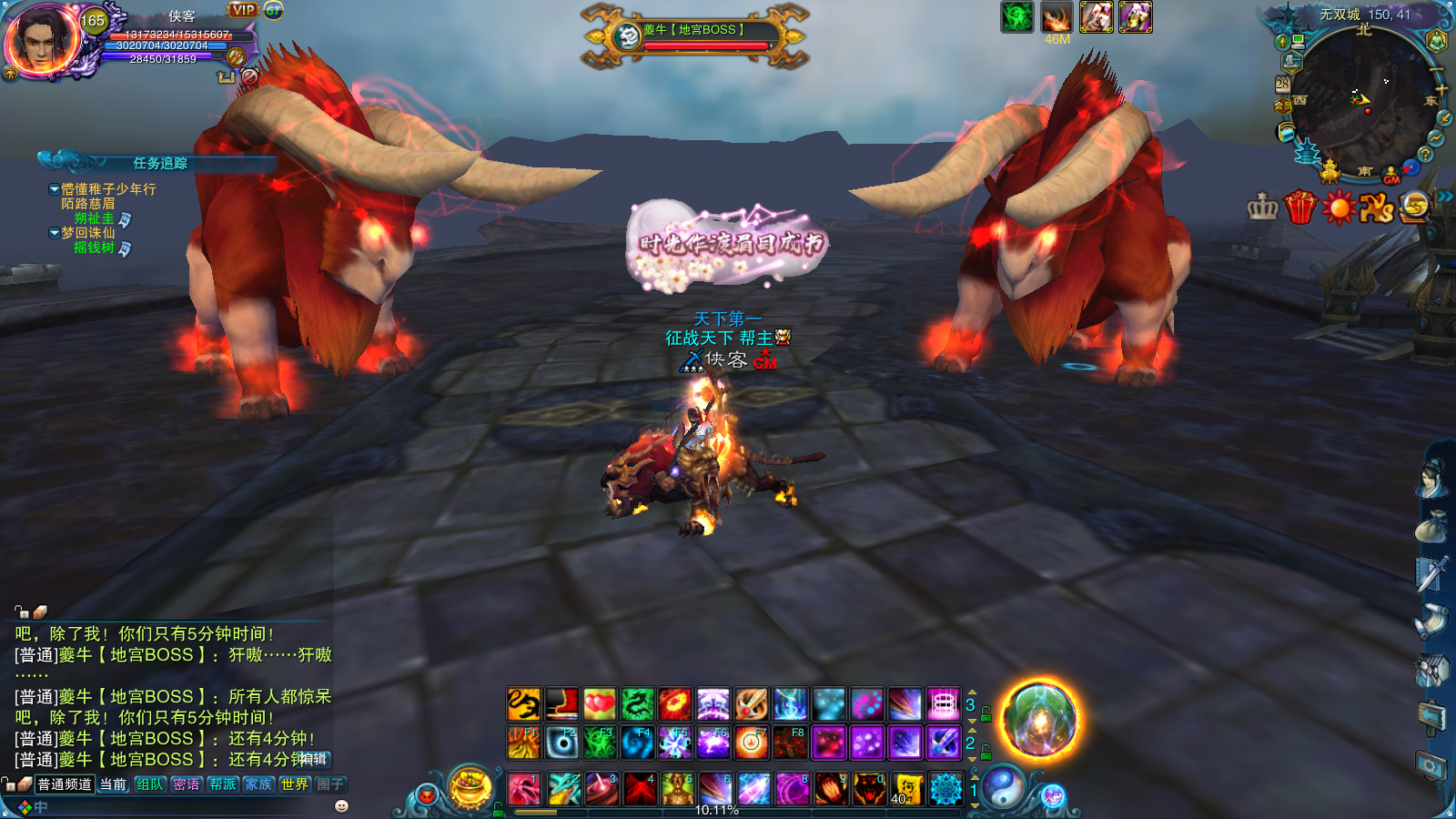Screen dimensions: 1456x819
Task: Use the yellow scroll item with count 40
Action: click(x=906, y=789)
